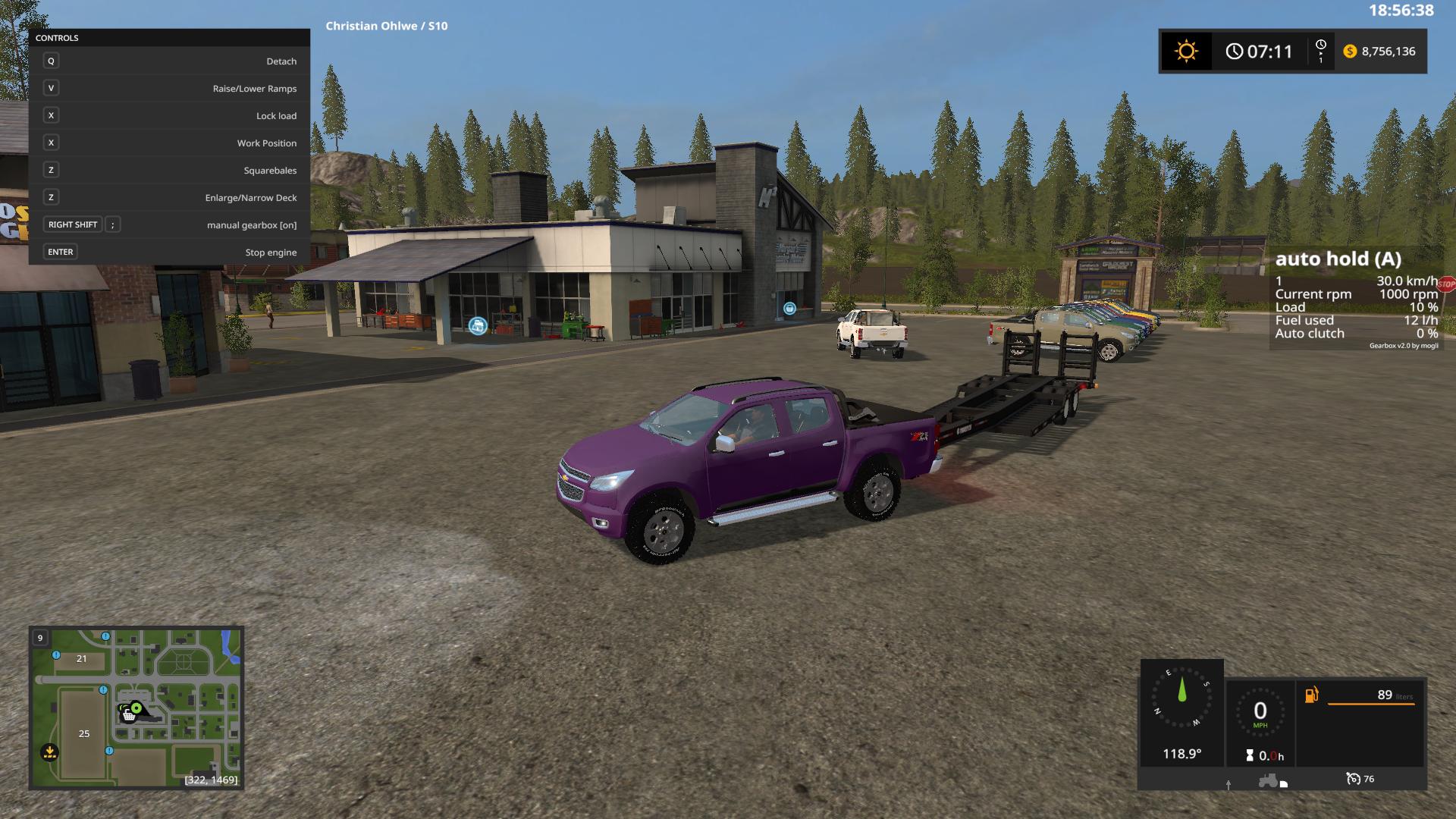The width and height of the screenshot is (1456, 819).
Task: Click the cruise control speedometer icon
Action: click(1353, 779)
